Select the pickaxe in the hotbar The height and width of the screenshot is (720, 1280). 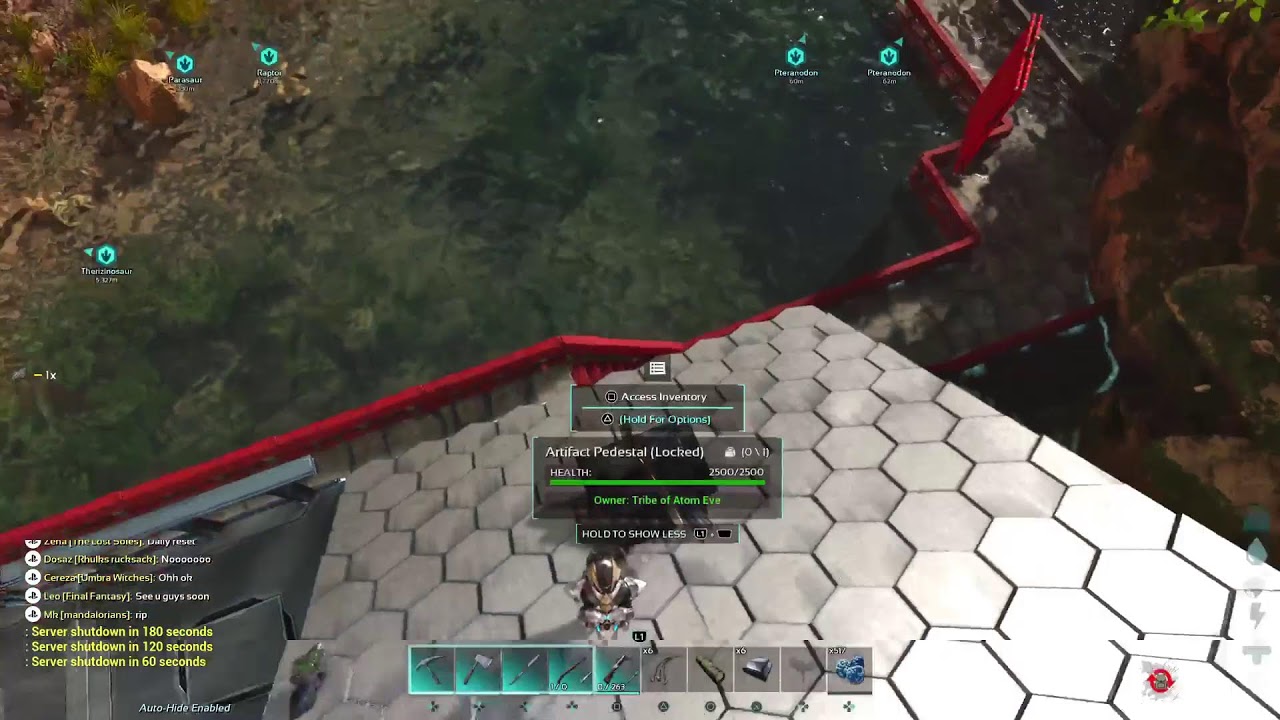tap(428, 668)
